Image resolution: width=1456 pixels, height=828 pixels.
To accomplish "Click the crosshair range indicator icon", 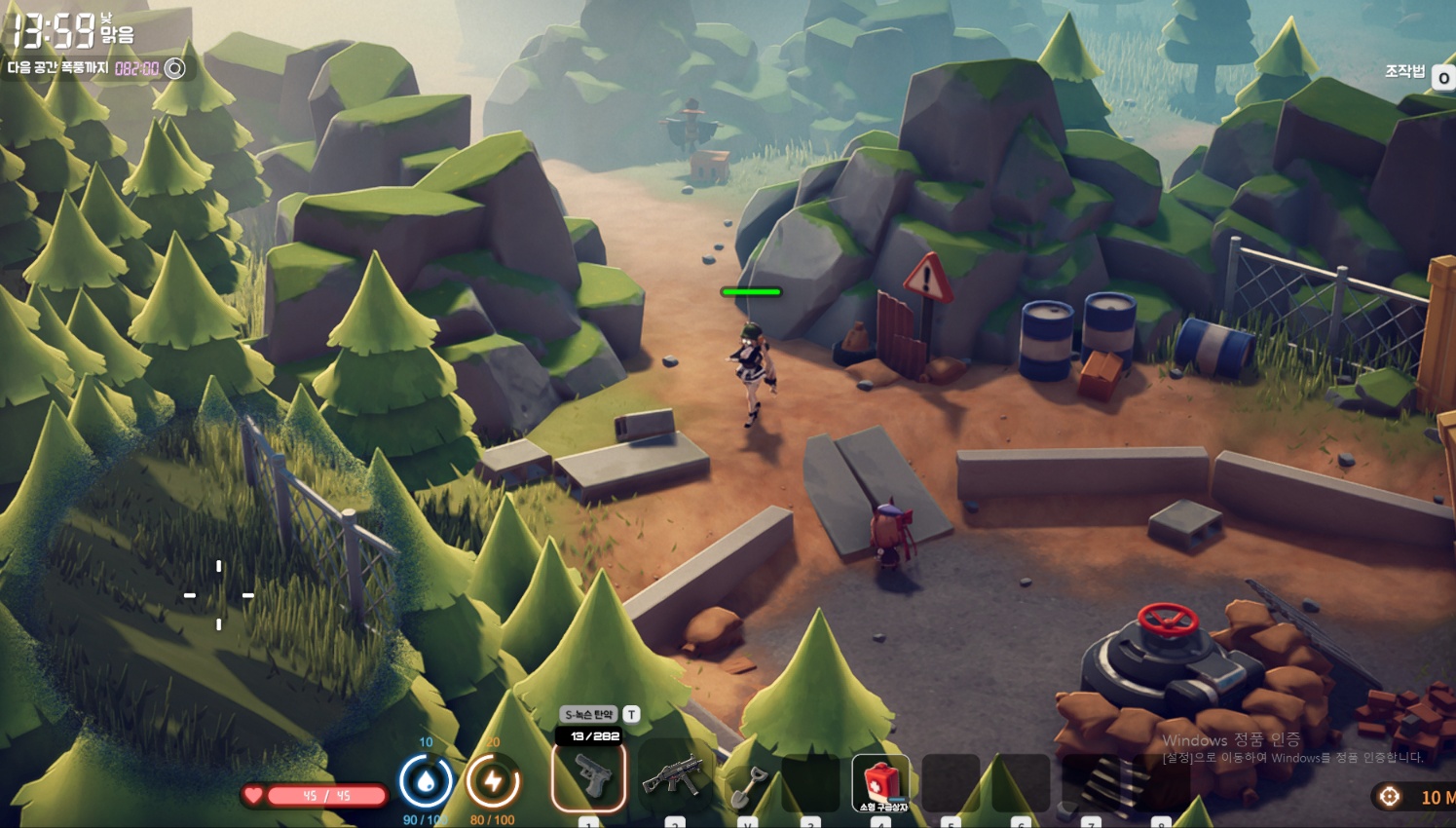I will pyautogui.click(x=1390, y=797).
